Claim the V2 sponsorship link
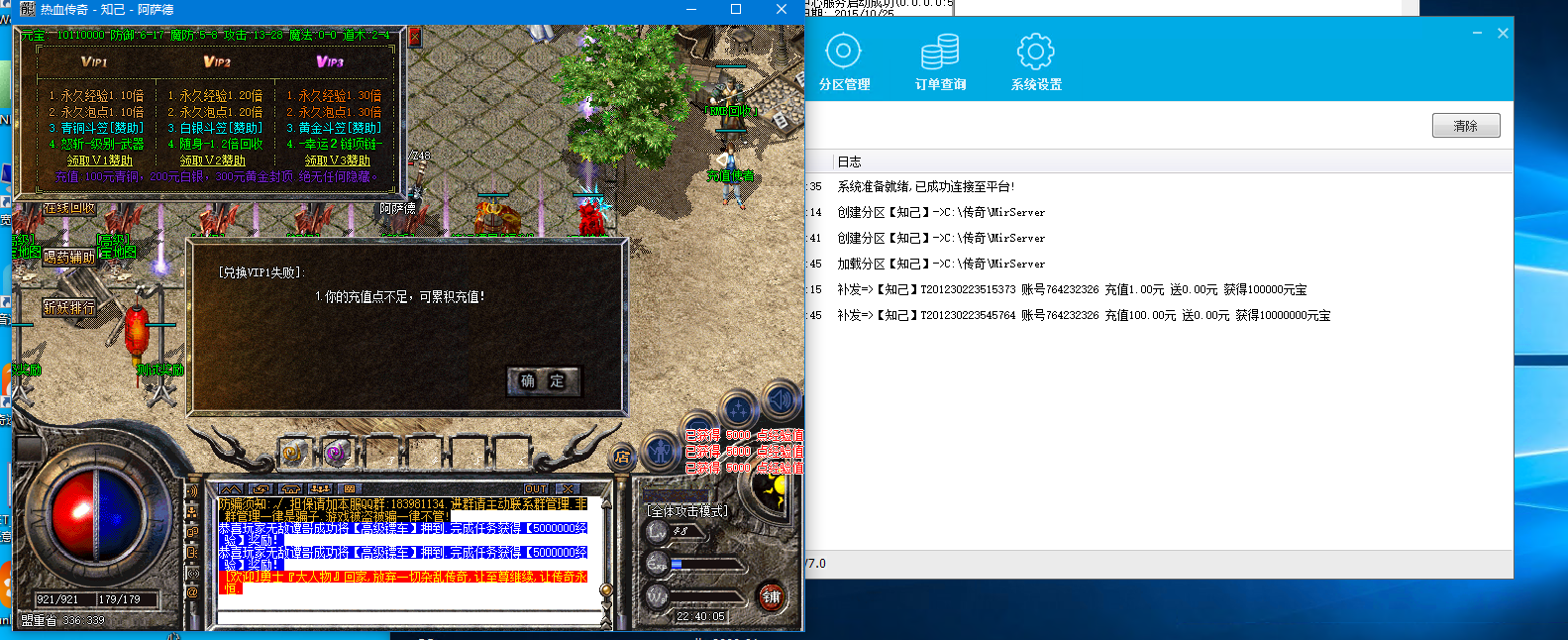 click(213, 160)
